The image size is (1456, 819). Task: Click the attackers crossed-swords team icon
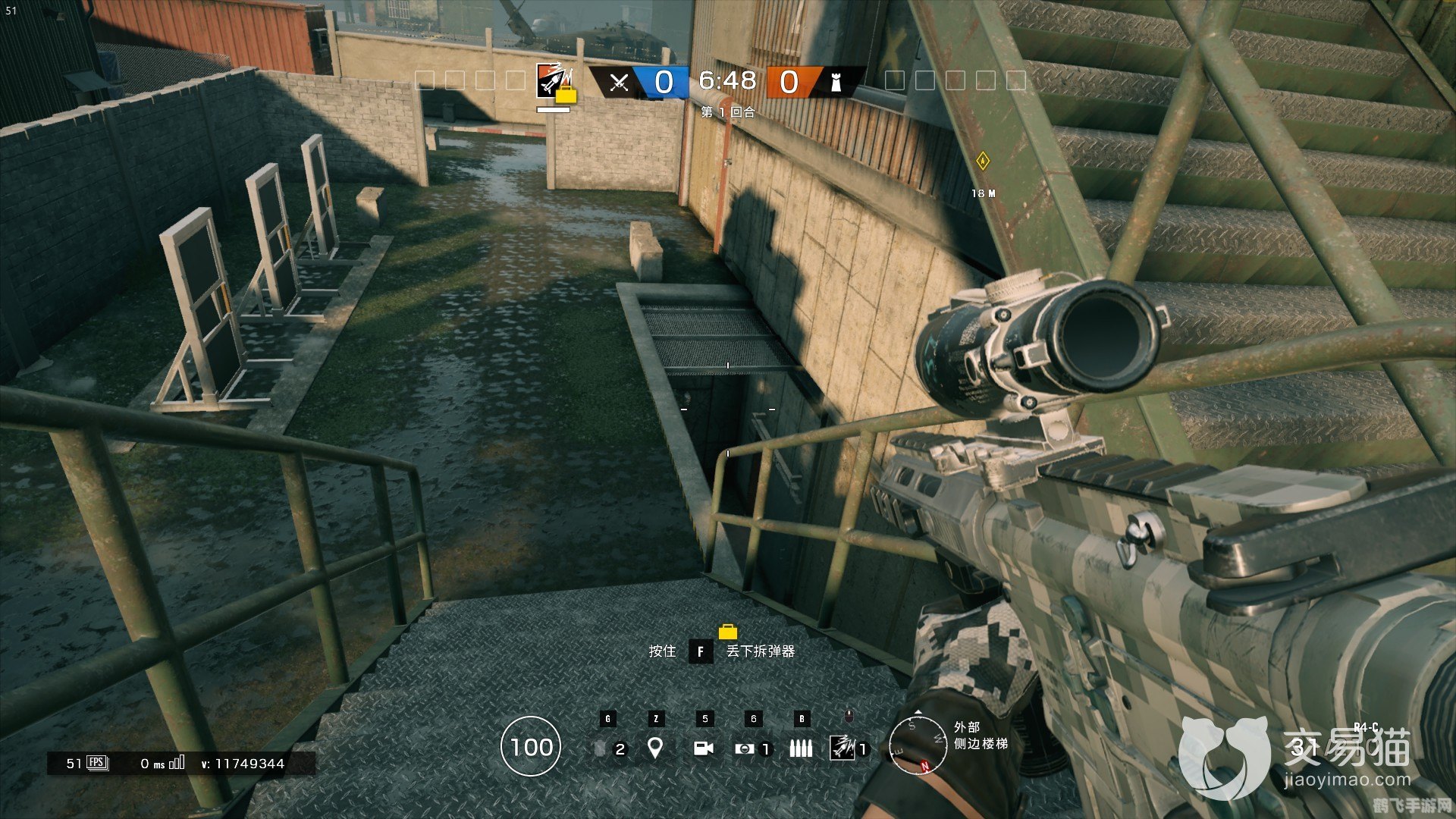tap(619, 82)
